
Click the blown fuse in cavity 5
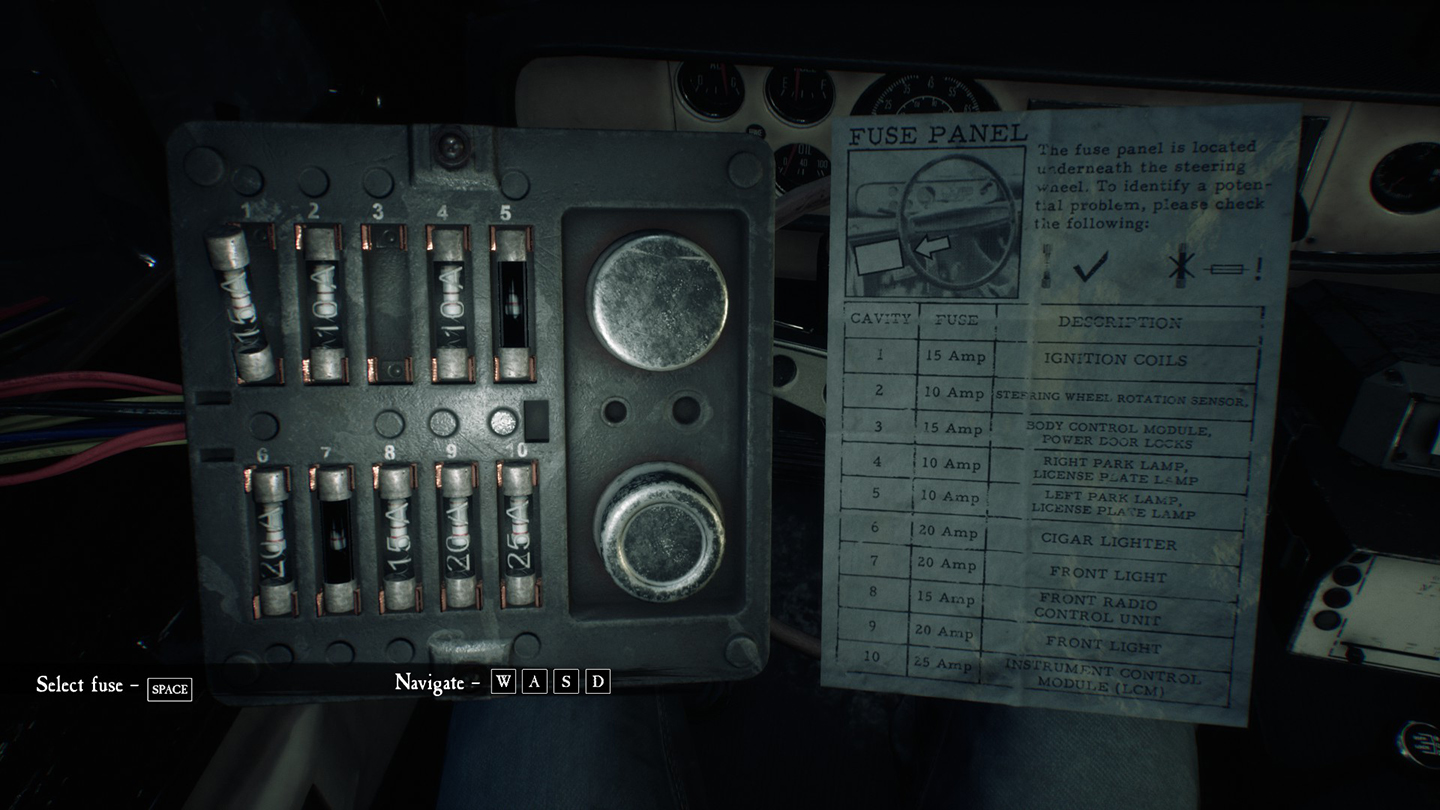(x=512, y=304)
